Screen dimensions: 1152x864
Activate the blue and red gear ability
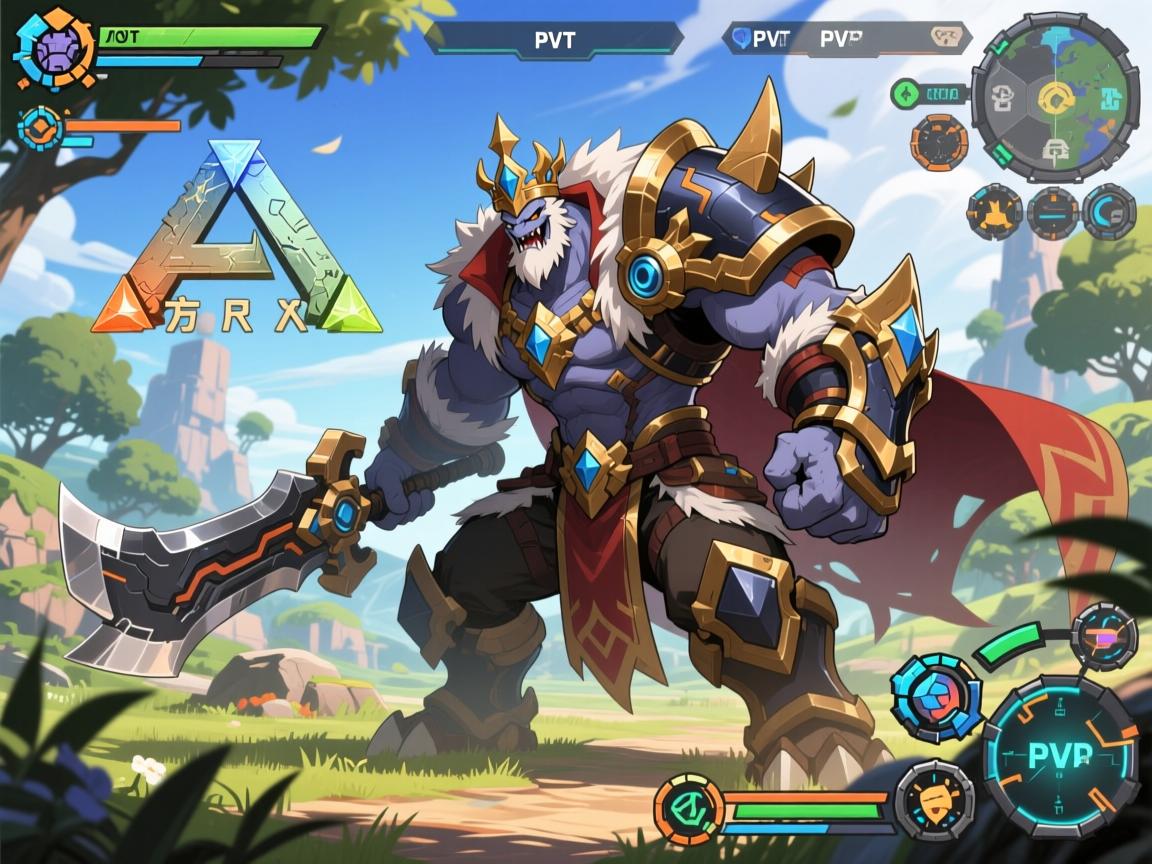pos(936,698)
